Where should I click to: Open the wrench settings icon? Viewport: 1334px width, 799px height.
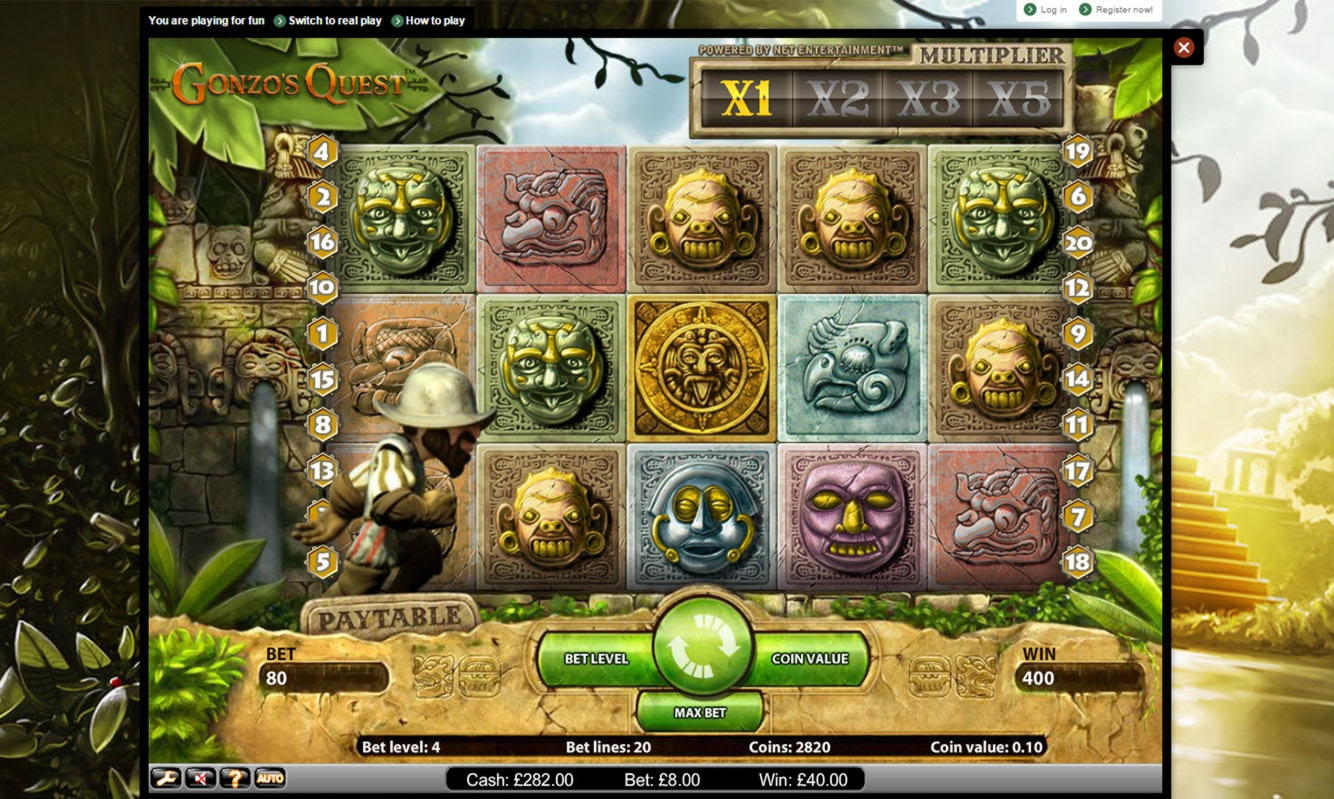pos(164,778)
